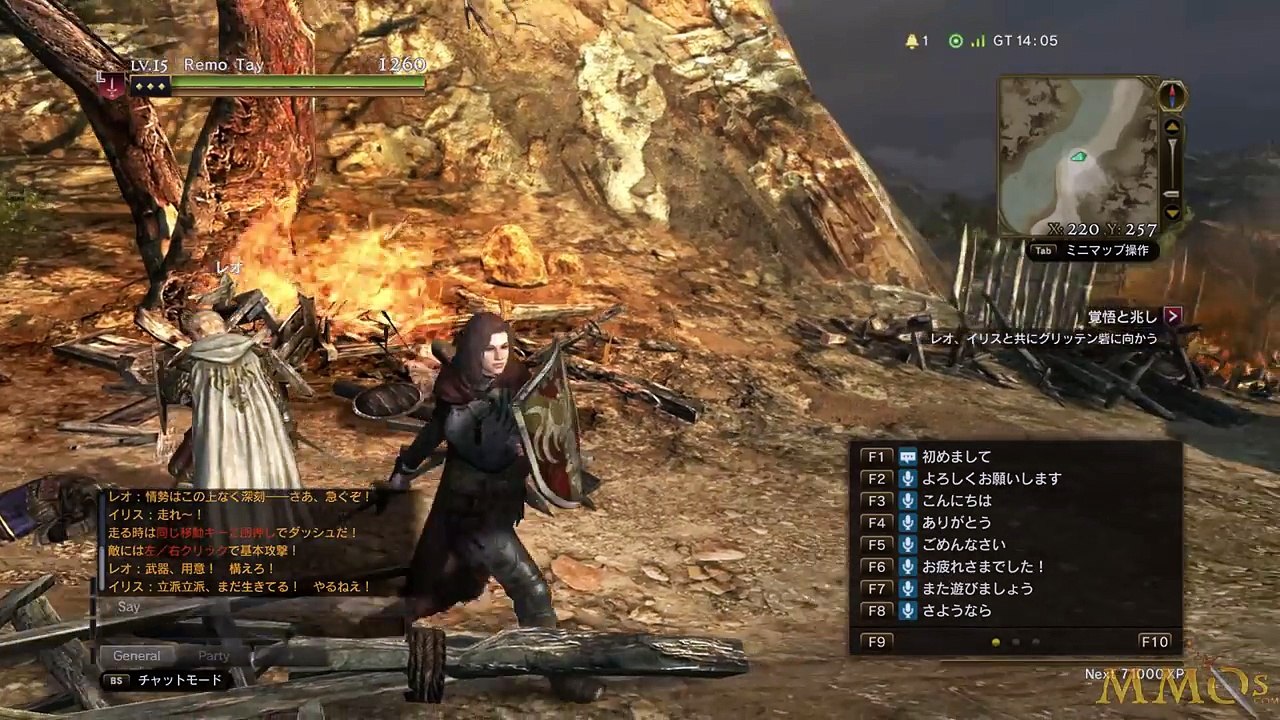Choose the よろしくお願いします quick chat phrase
Image resolution: width=1280 pixels, height=720 pixels.
pos(991,478)
